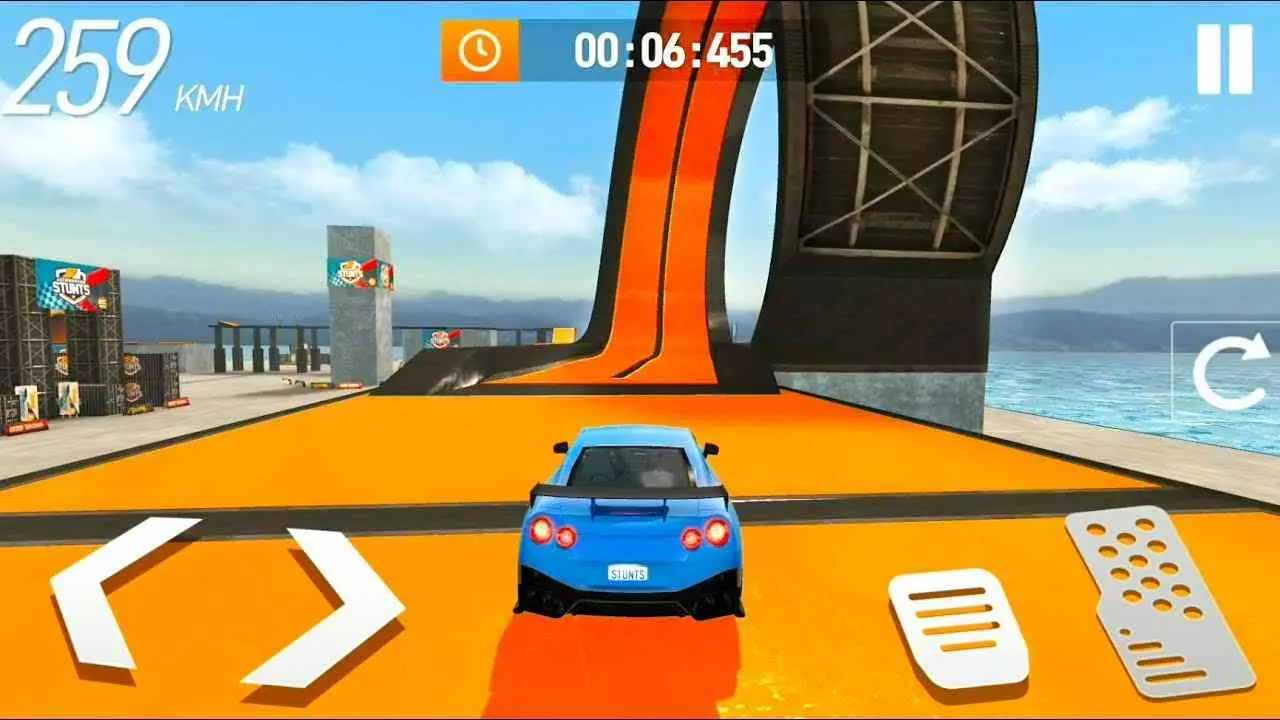Select the blue stunt car
The height and width of the screenshot is (720, 1280).
click(x=625, y=520)
